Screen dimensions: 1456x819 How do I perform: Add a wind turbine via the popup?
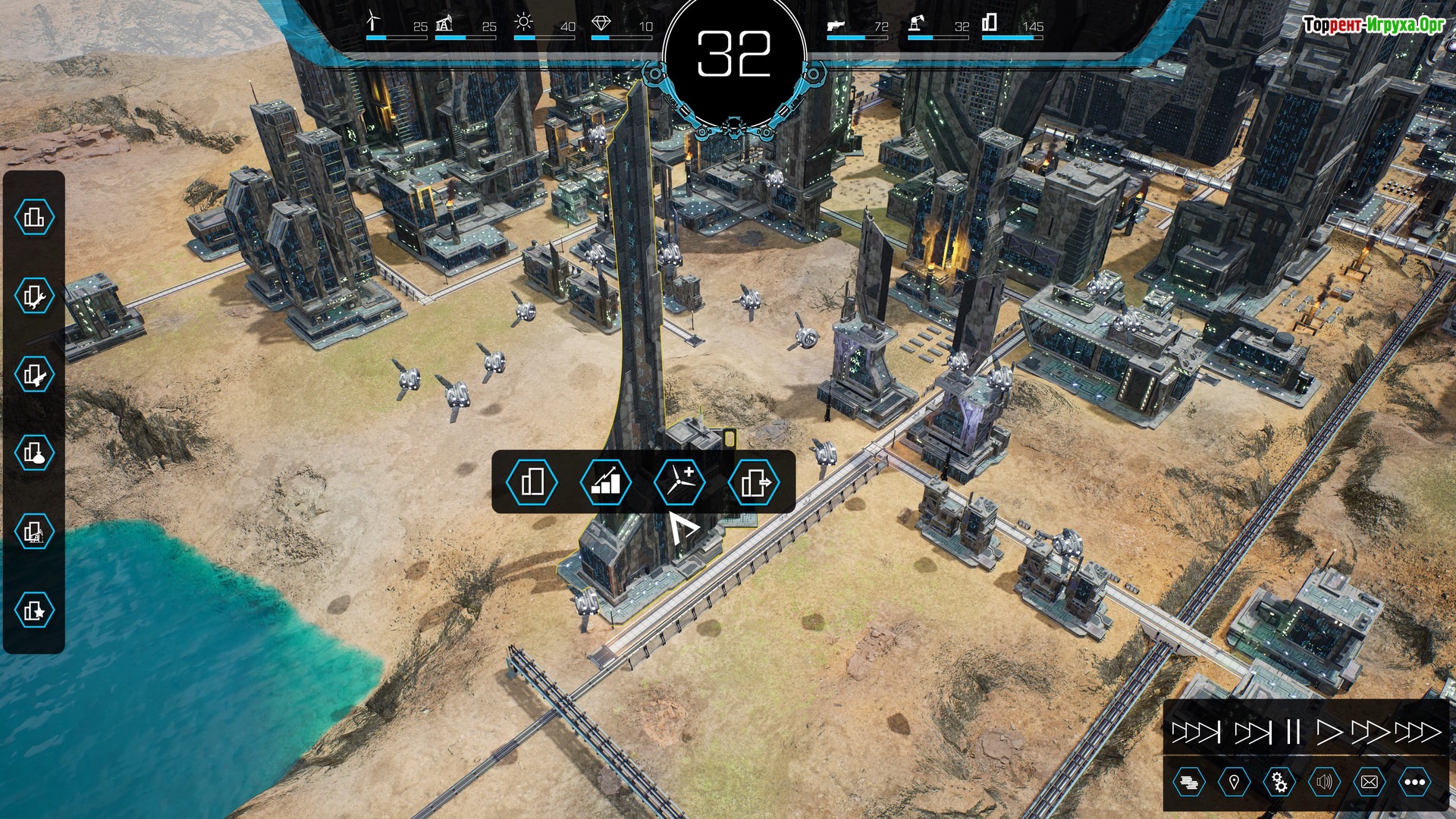[679, 482]
